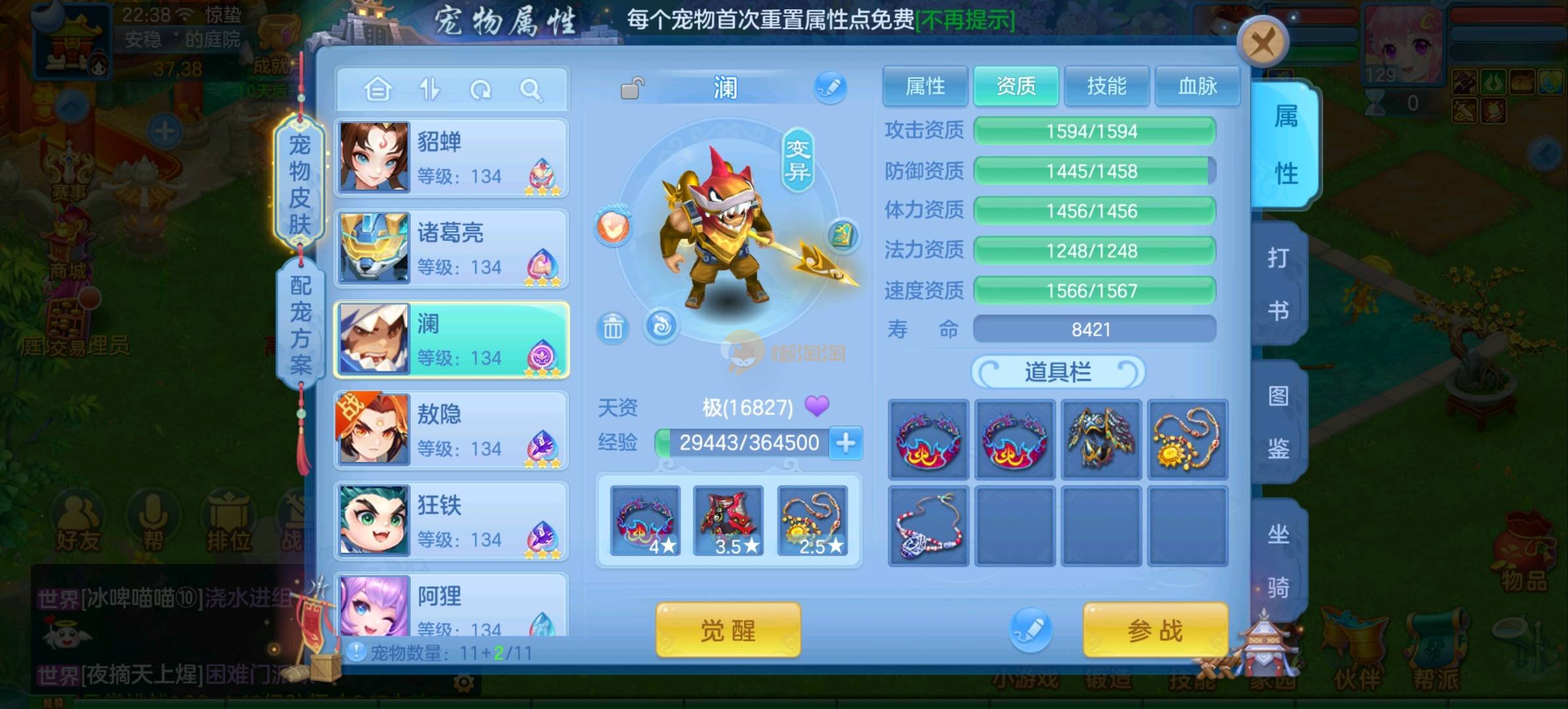This screenshot has height=709, width=1568.
Task: Select pet 貂蝉 from the list
Action: tap(451, 158)
